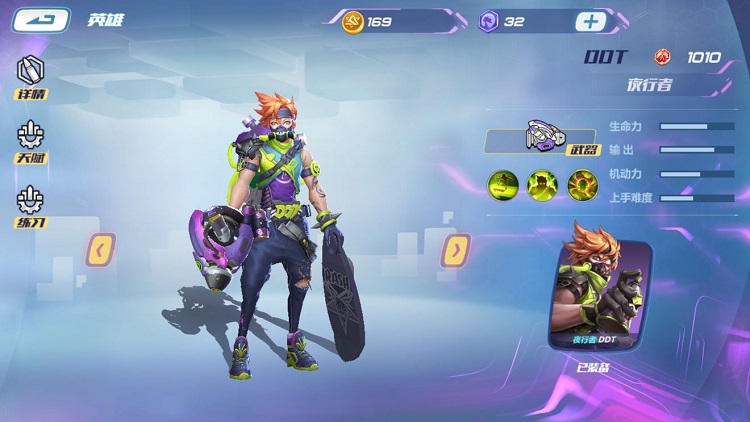Image resolution: width=750 pixels, height=422 pixels.
Task: Open the 详情 details tab
Action: point(31,77)
